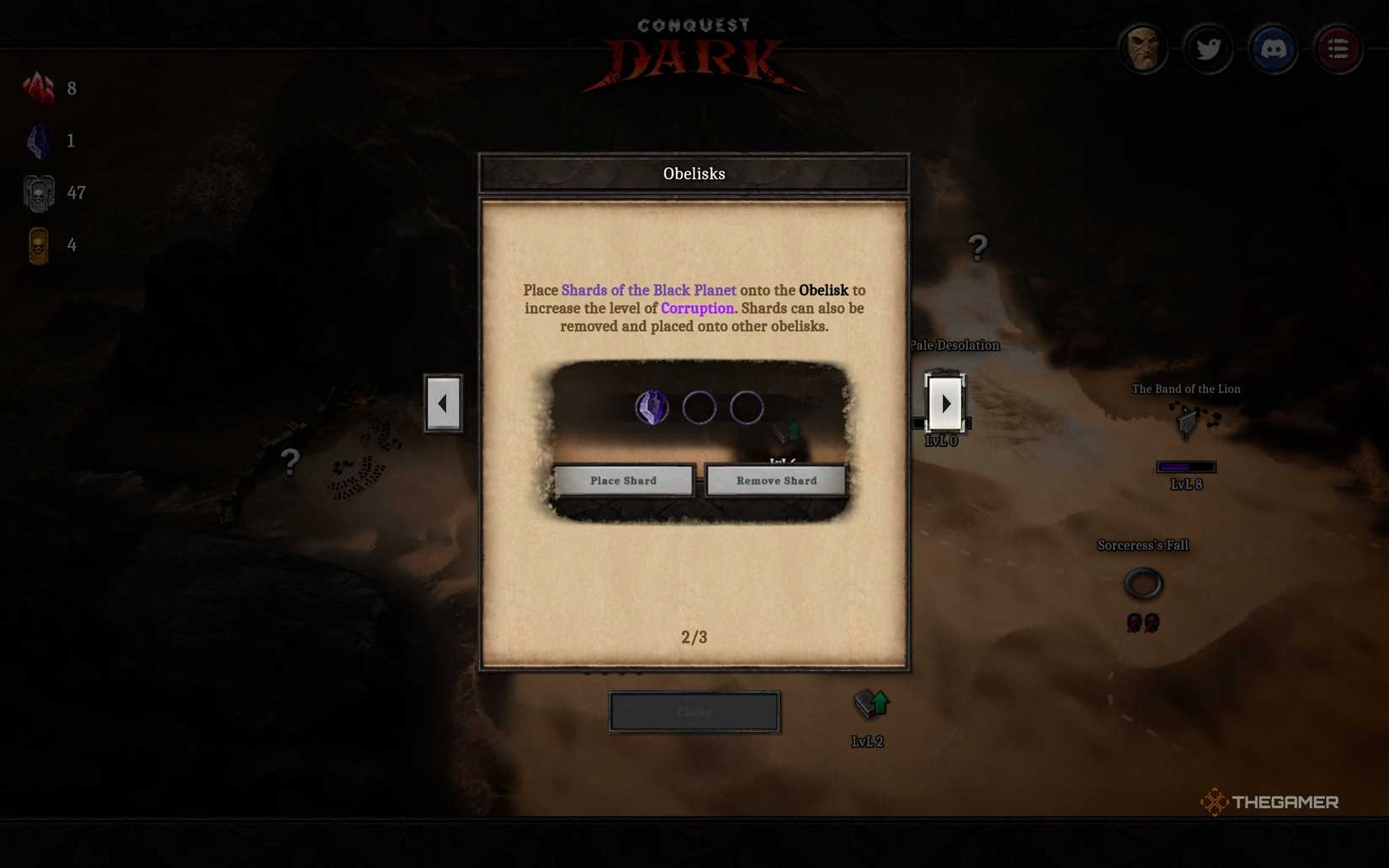Screen dimensions: 1389x868
Task: Click the LvL 8 corruption progress bar
Action: point(1185,466)
